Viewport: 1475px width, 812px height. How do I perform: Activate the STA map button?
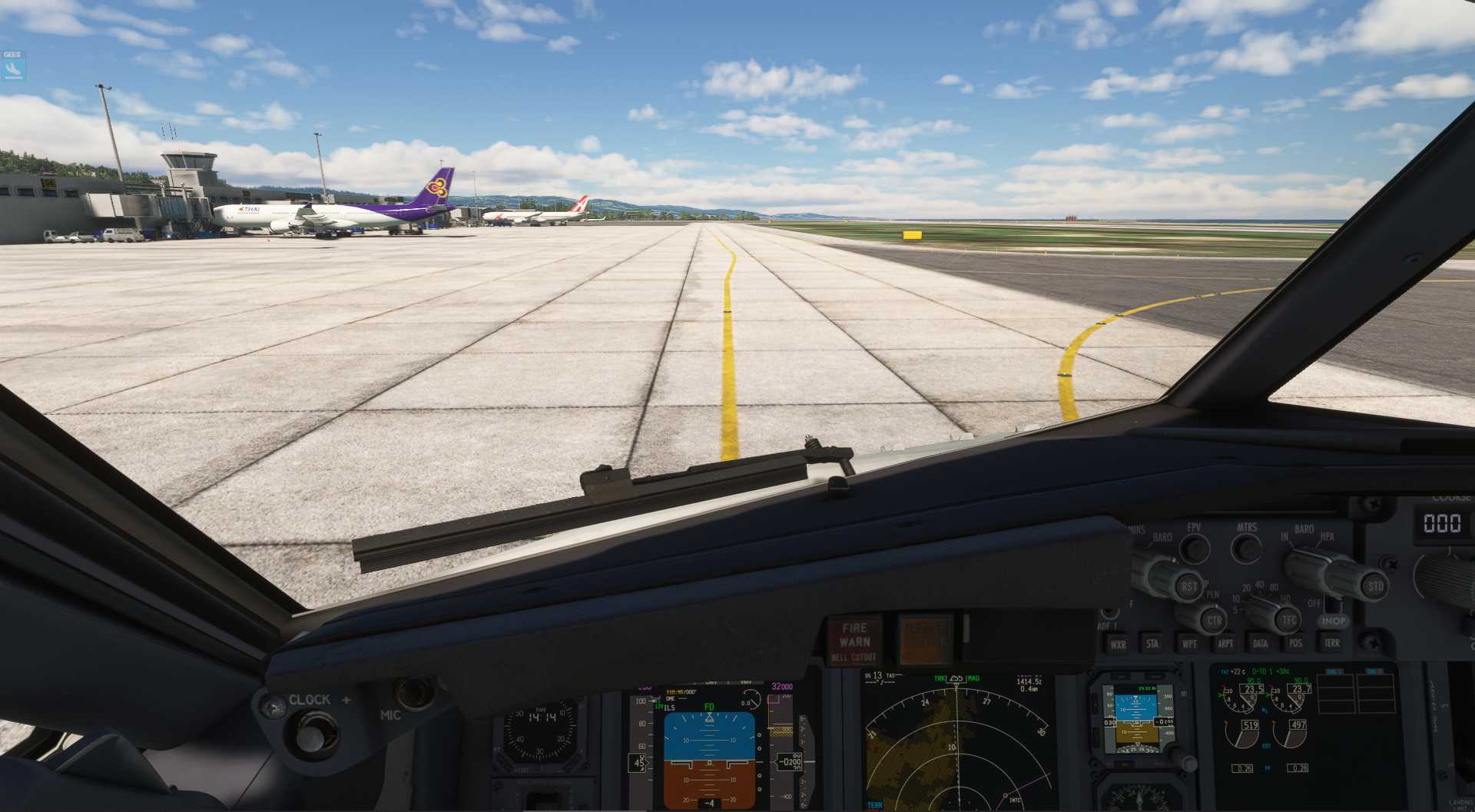(1152, 644)
